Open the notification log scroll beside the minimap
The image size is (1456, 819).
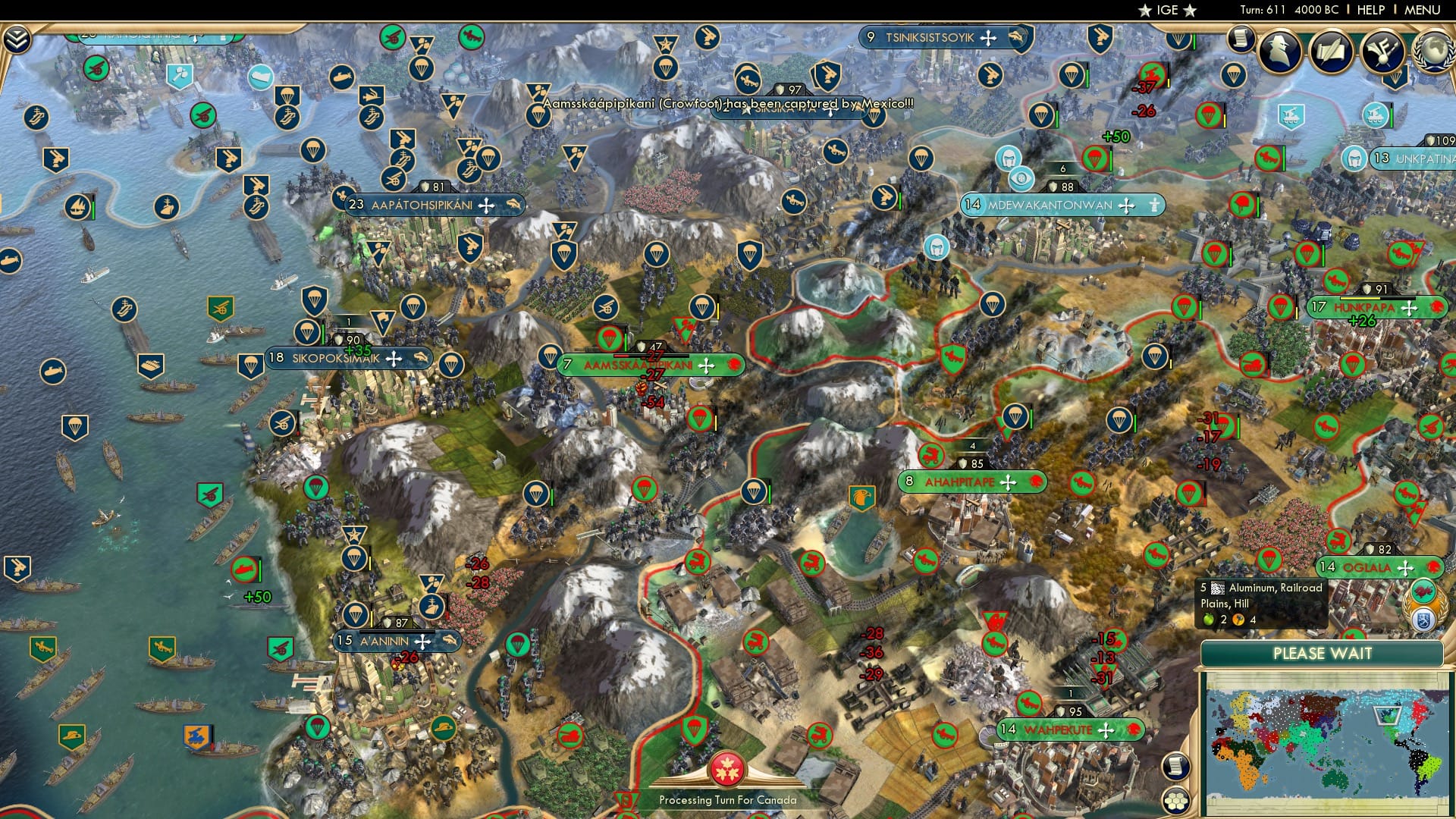[x=1175, y=767]
